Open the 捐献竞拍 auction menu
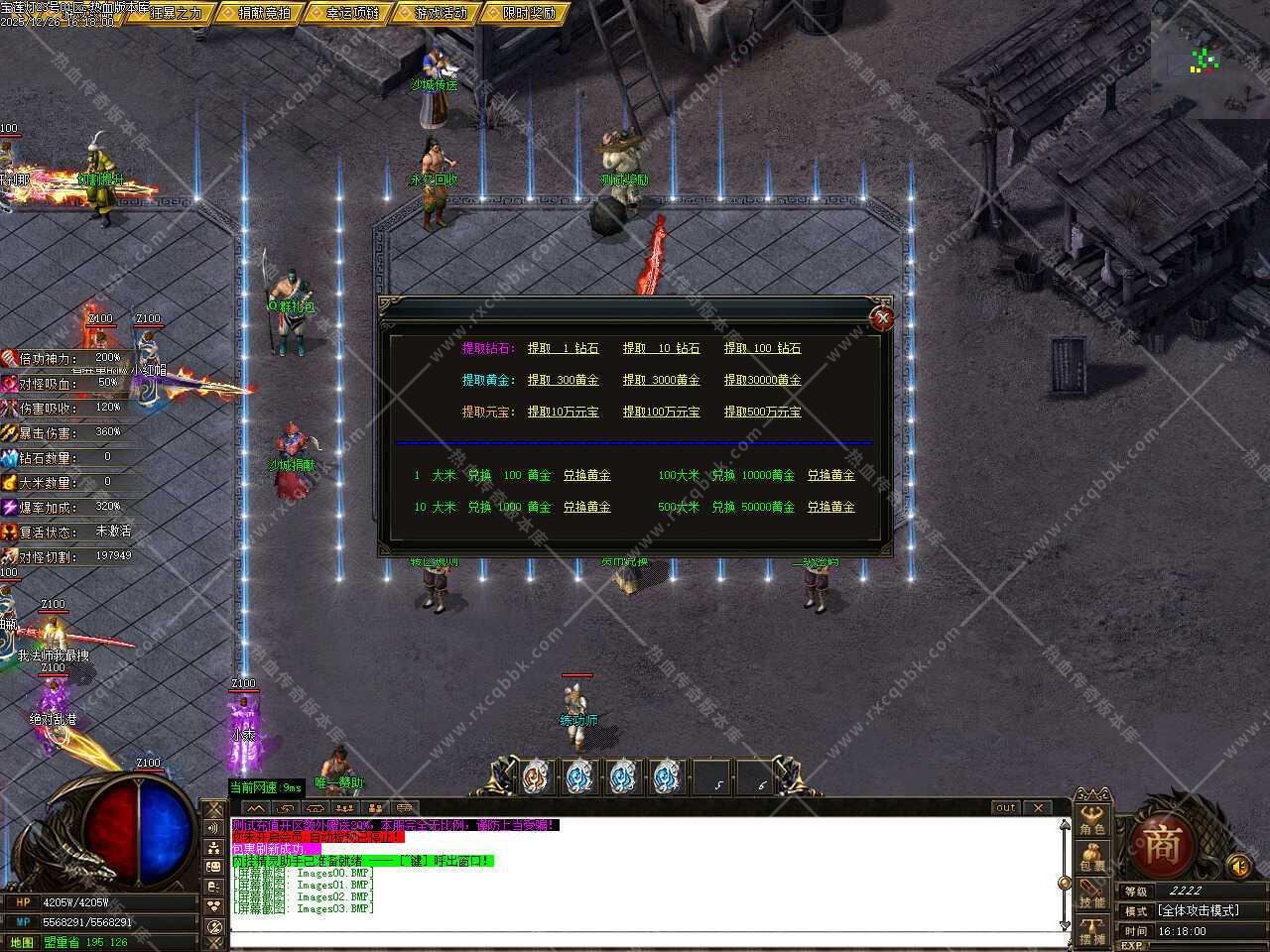This screenshot has height=952, width=1270. tap(258, 13)
